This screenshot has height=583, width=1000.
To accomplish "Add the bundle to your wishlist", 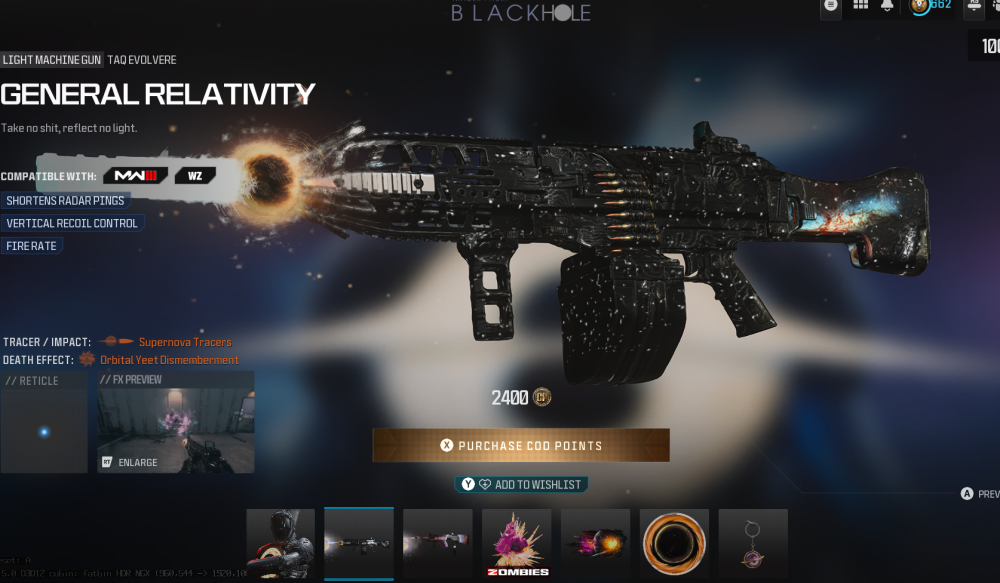I will point(521,484).
